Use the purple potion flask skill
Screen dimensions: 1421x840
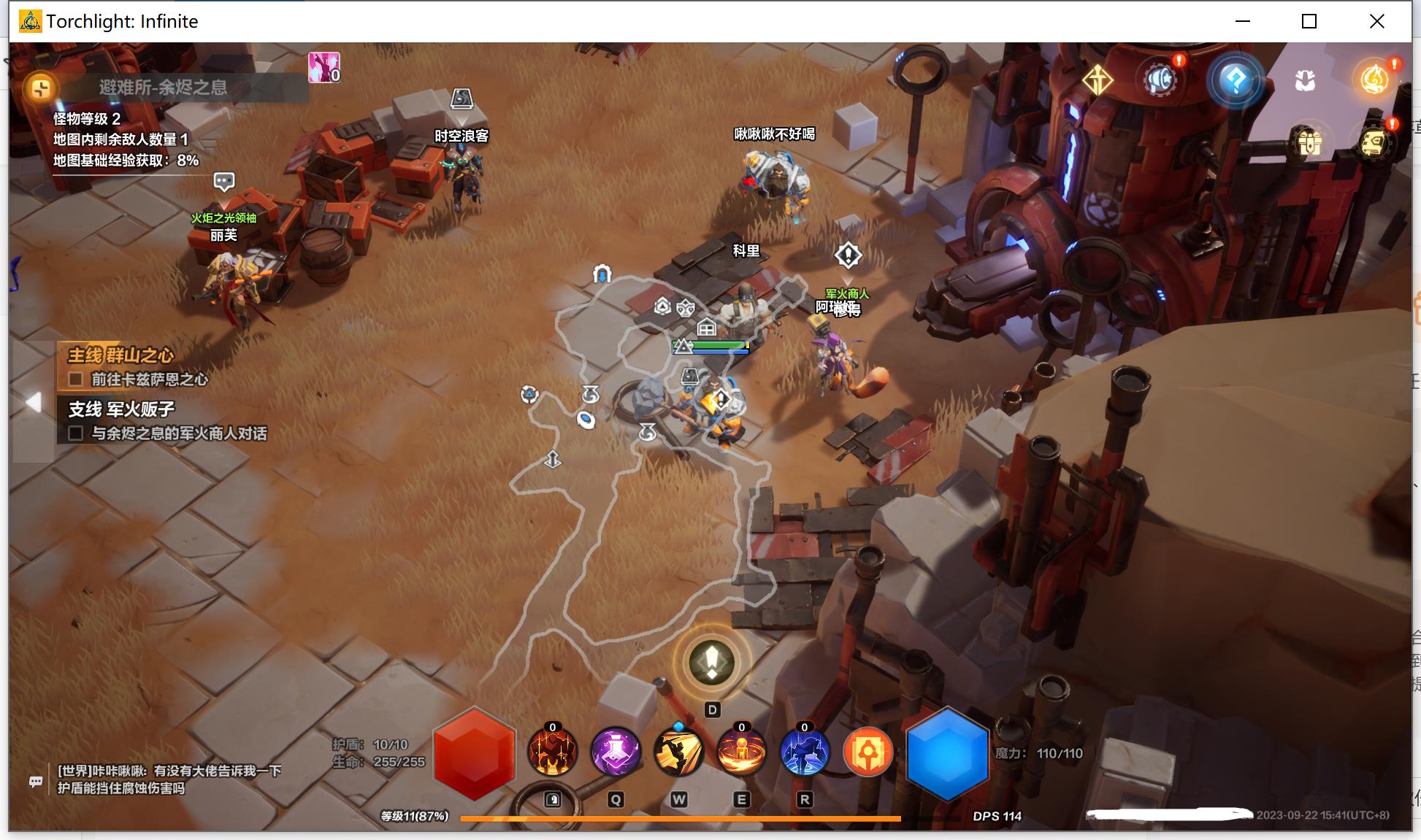point(616,752)
